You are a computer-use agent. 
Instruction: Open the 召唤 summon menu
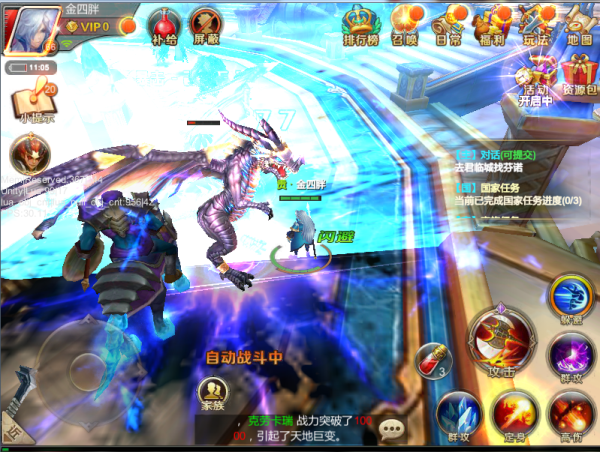click(404, 23)
